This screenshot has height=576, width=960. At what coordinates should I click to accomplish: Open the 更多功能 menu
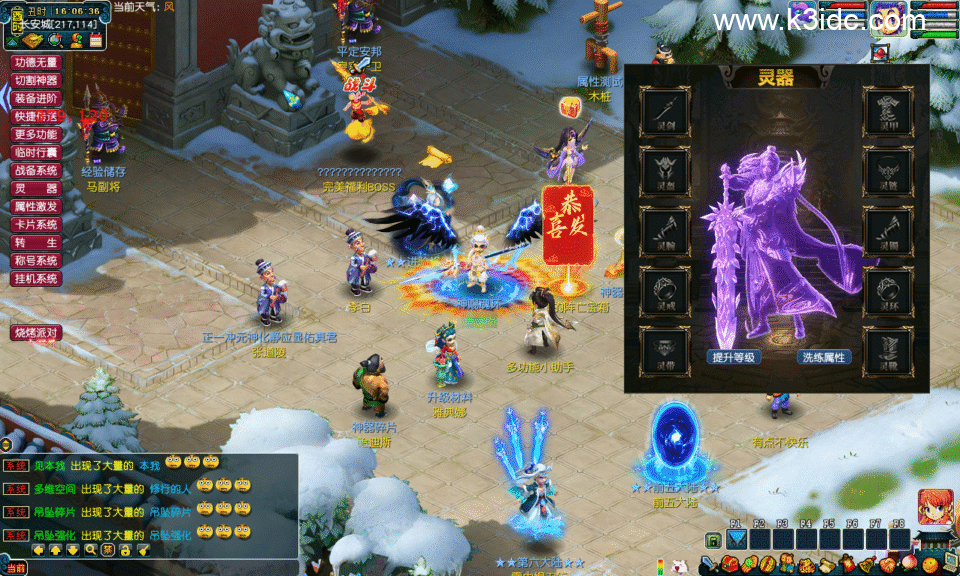click(37, 134)
